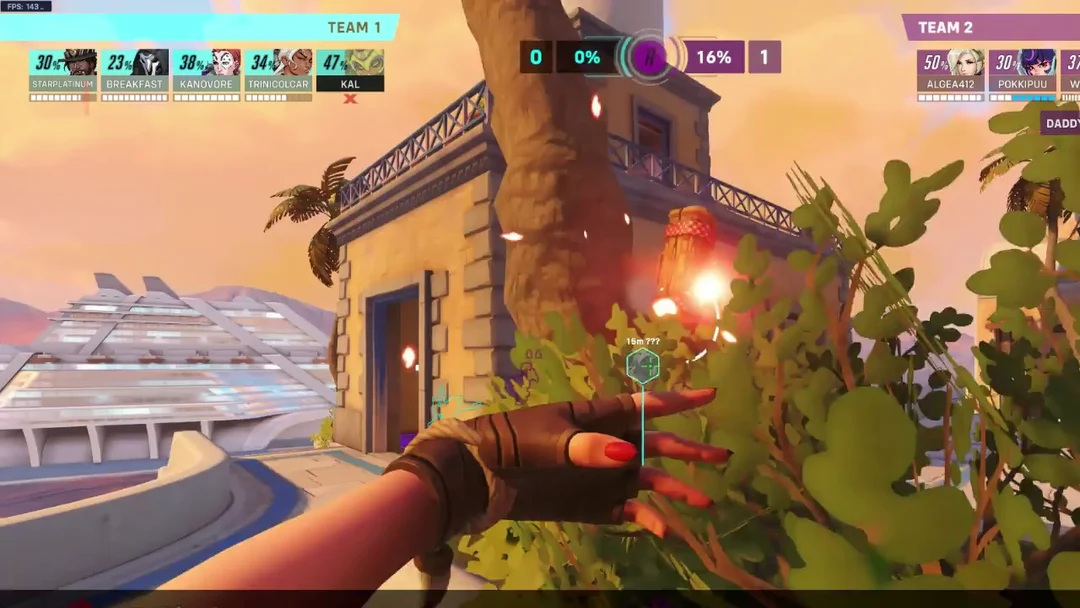Select STARPLATINUM's player card
This screenshot has height=608, width=1080.
pos(63,70)
